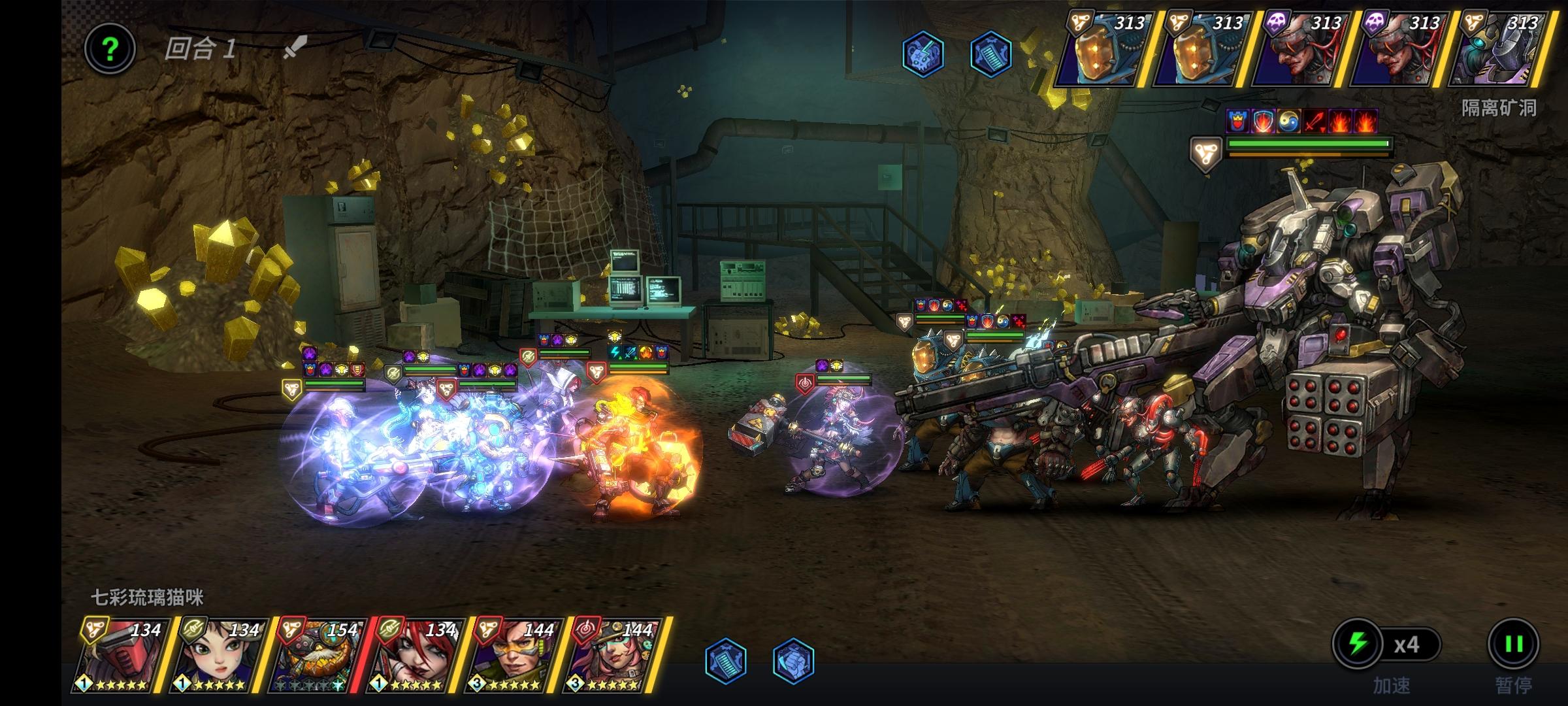Inspect the skull lightning hexagon skill icon

[923, 54]
